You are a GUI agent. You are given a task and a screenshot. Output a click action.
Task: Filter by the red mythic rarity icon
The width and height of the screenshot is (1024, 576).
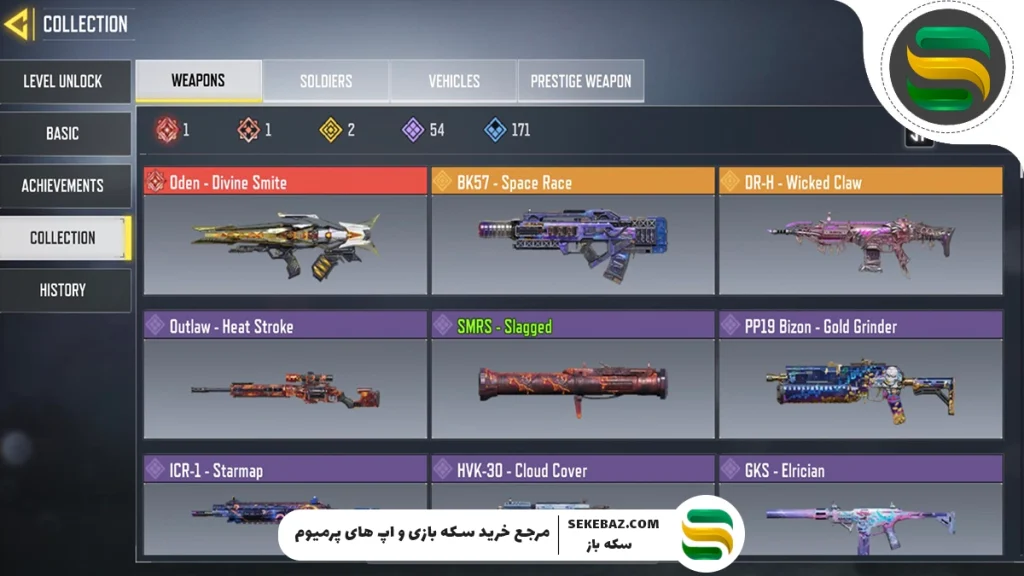(x=167, y=130)
